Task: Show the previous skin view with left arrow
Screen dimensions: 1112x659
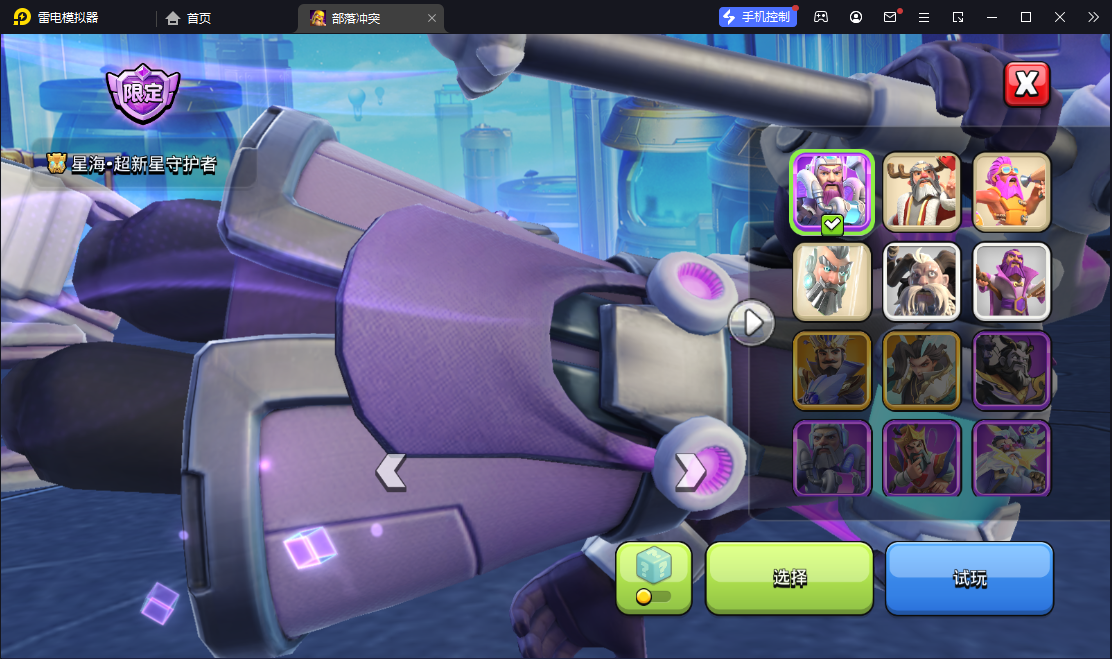Action: coord(390,471)
